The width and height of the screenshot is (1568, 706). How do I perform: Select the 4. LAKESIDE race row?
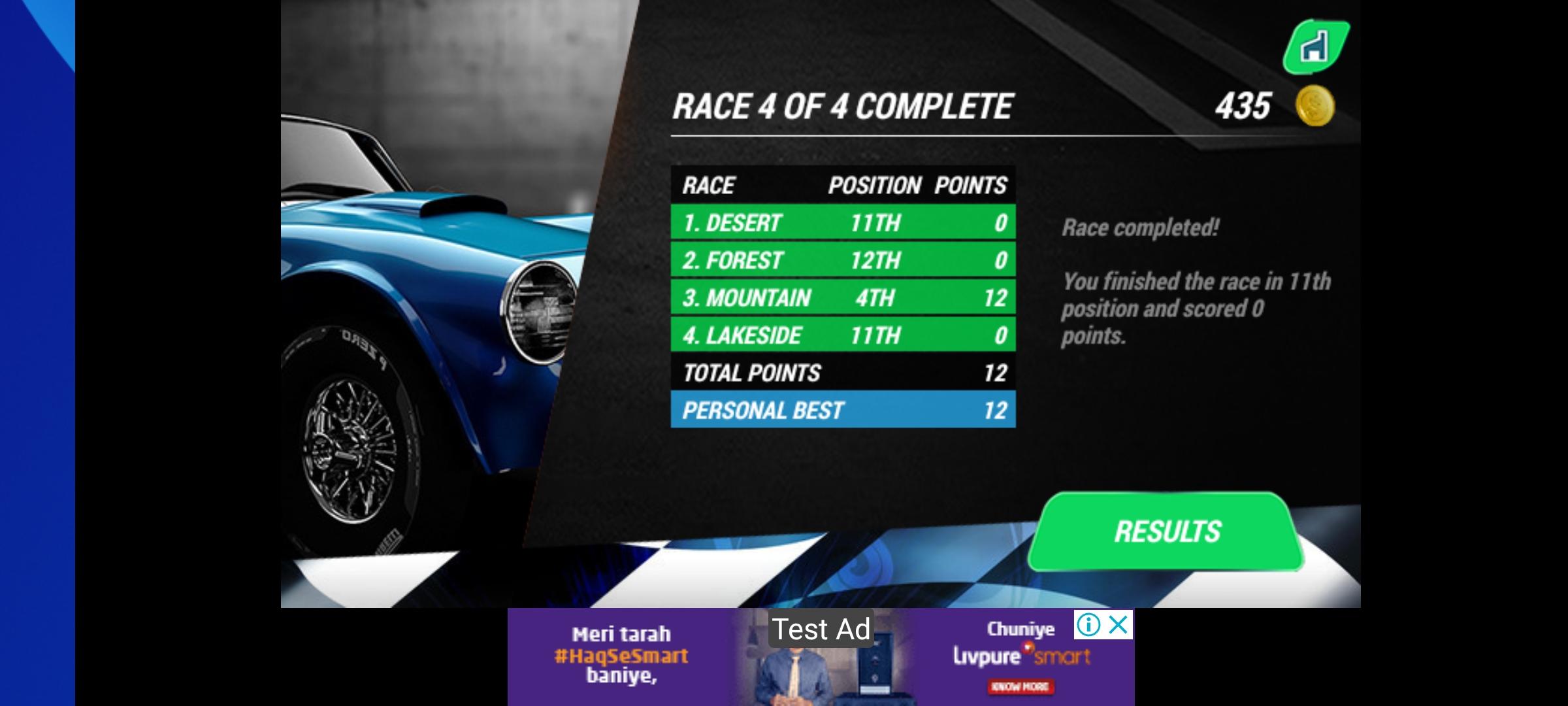click(843, 335)
